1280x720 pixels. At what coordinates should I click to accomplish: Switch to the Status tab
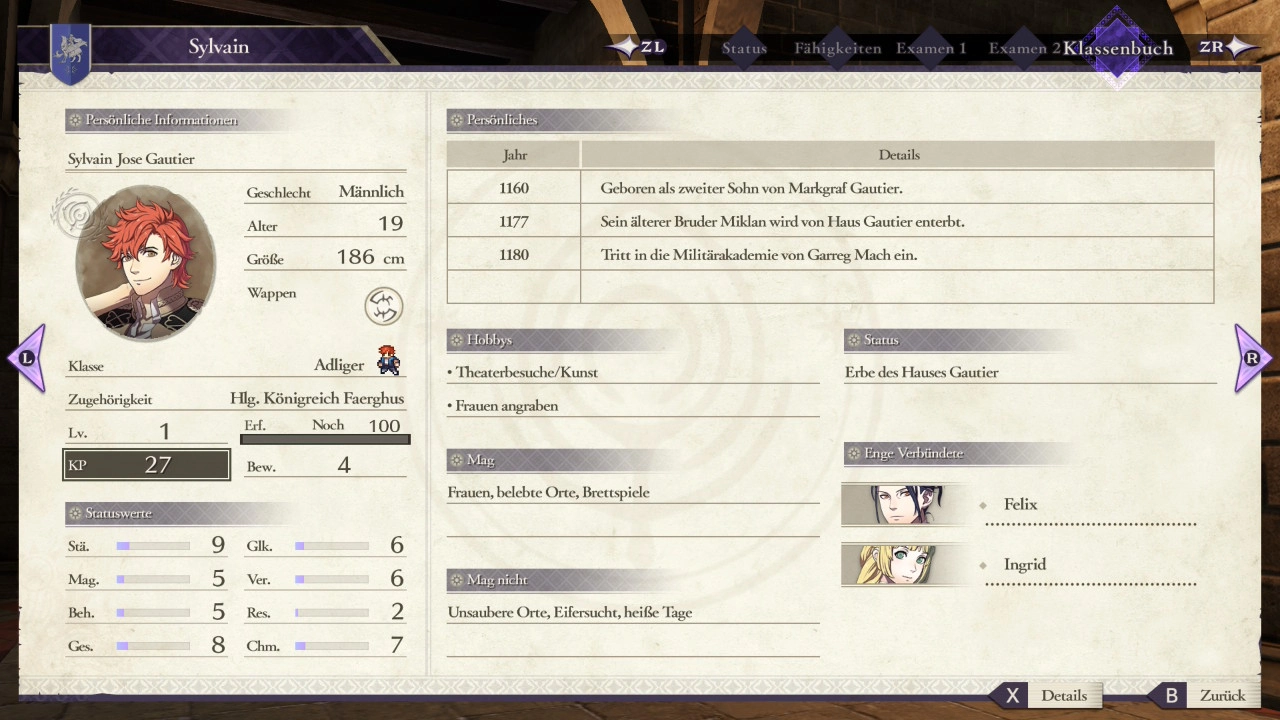[744, 48]
